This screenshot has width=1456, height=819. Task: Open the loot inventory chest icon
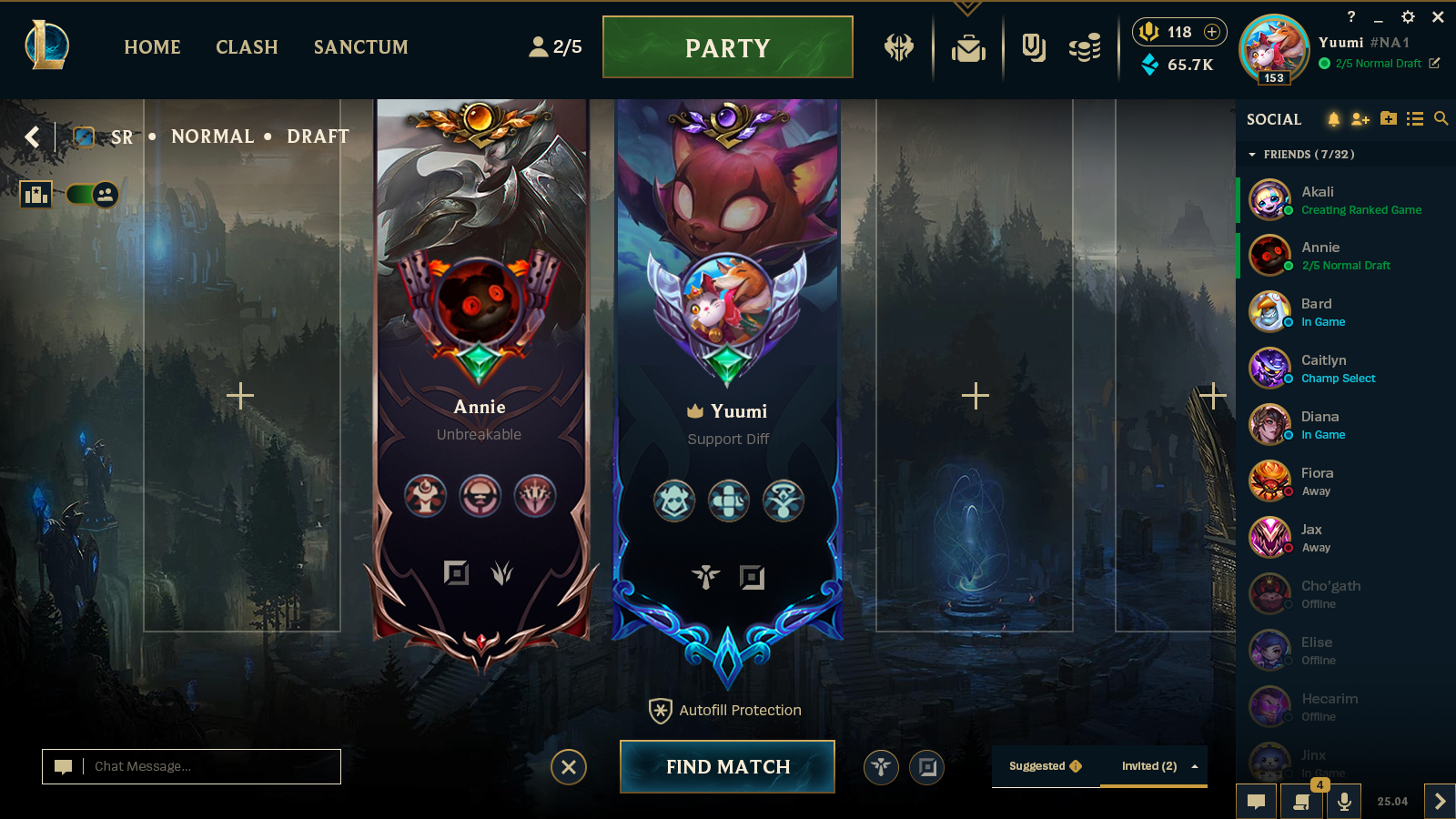pyautogui.click(x=968, y=47)
